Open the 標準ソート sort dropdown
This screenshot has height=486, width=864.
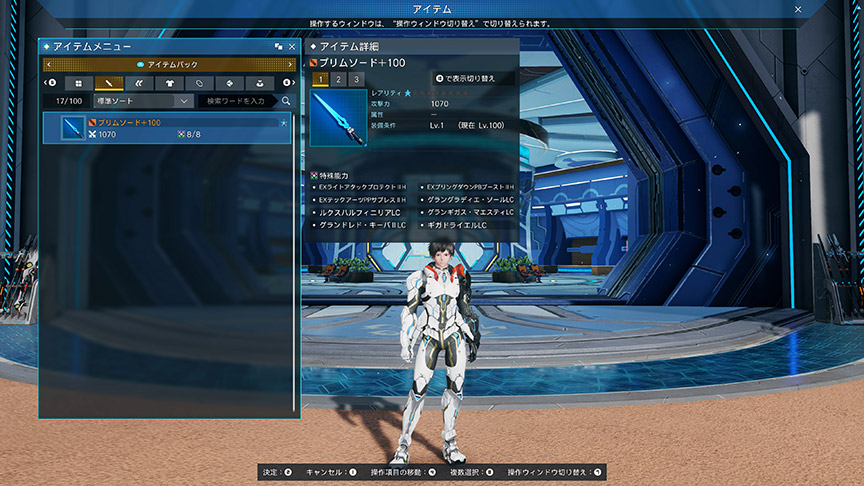pyautogui.click(x=142, y=101)
